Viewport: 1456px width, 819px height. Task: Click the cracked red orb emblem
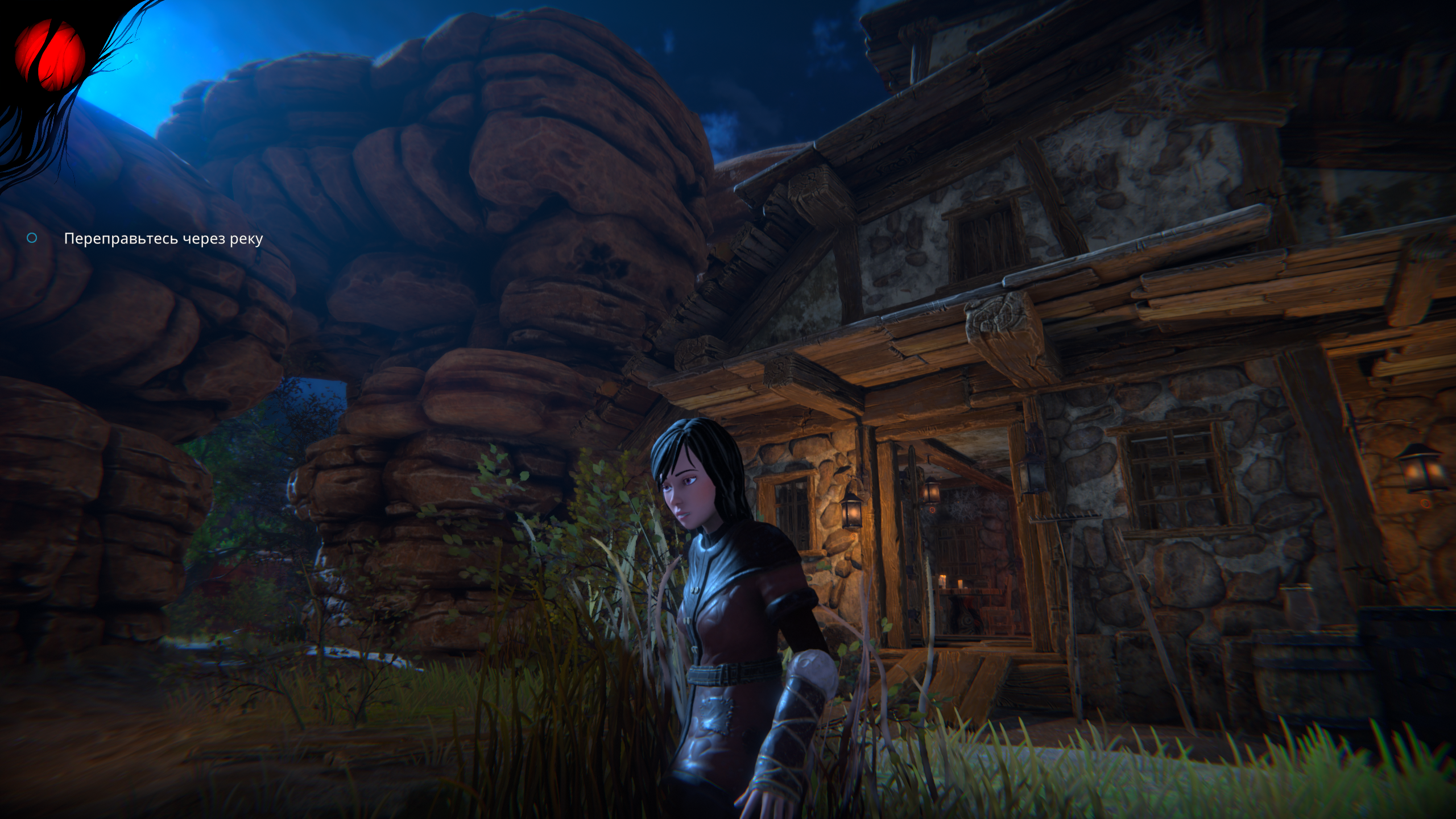50,56
